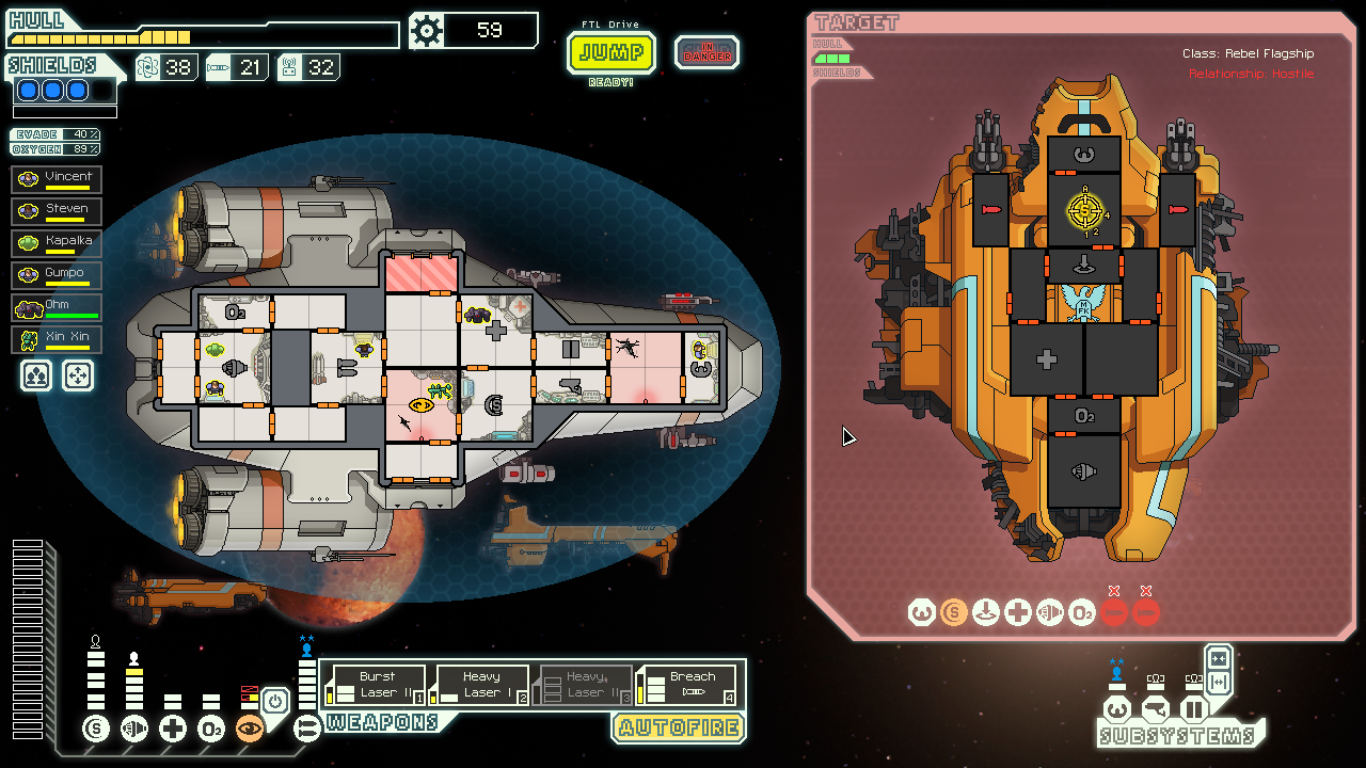Select the Heavy Laser I weapon

[x=481, y=685]
